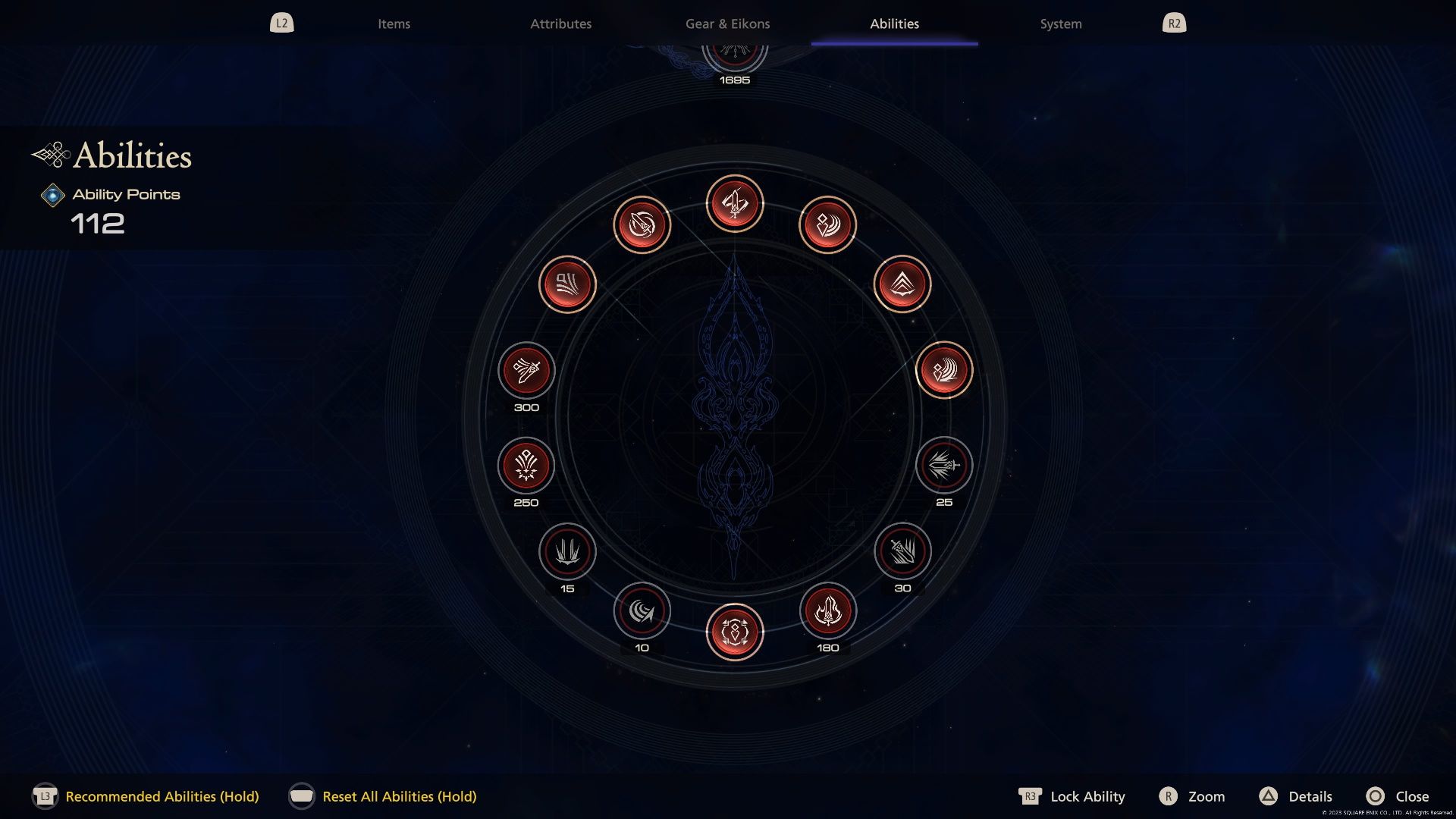Viewport: 1456px width, 819px height.
Task: Select the 25-point ability icon
Action: [x=943, y=468]
